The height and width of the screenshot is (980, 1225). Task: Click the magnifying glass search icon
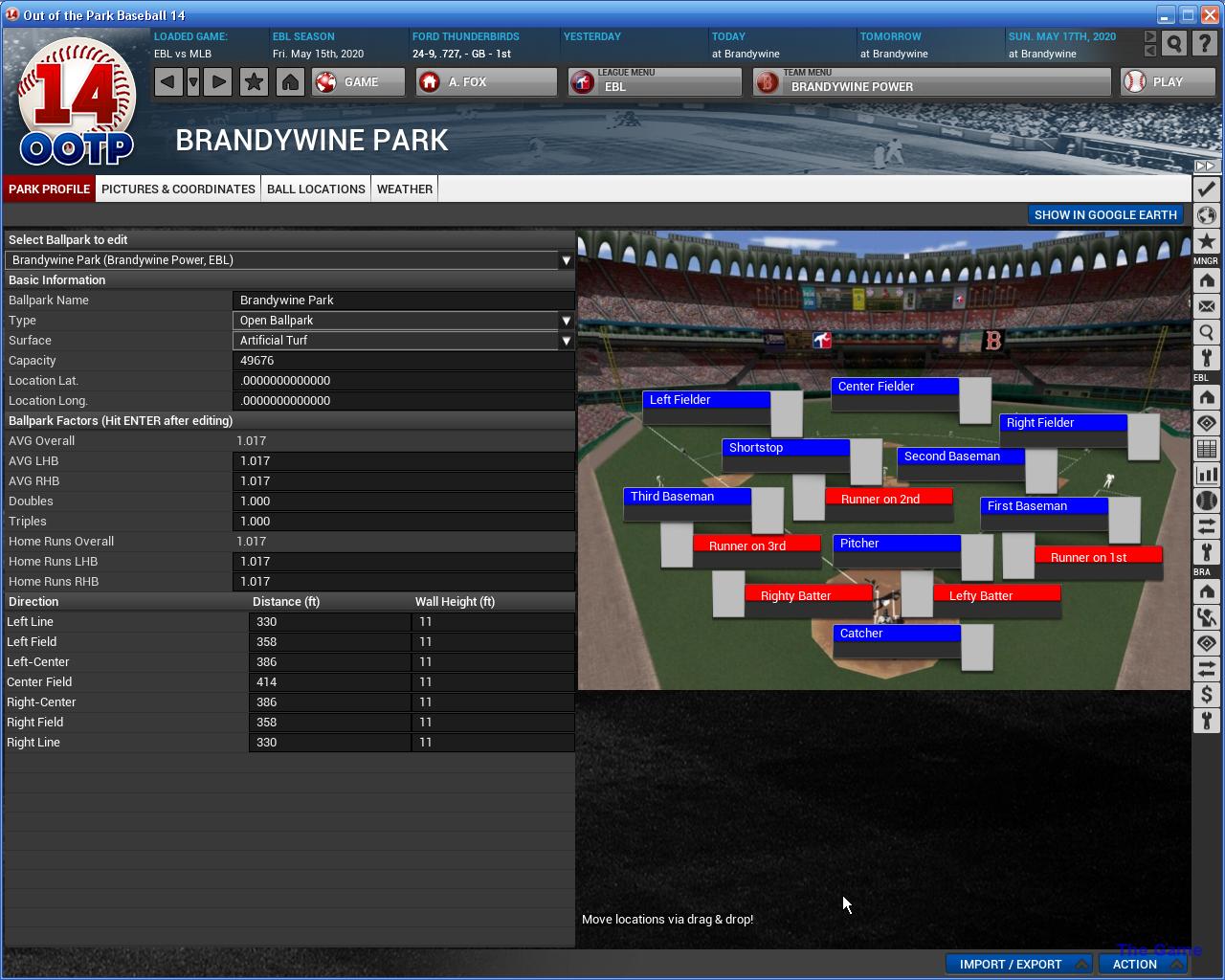click(x=1174, y=44)
